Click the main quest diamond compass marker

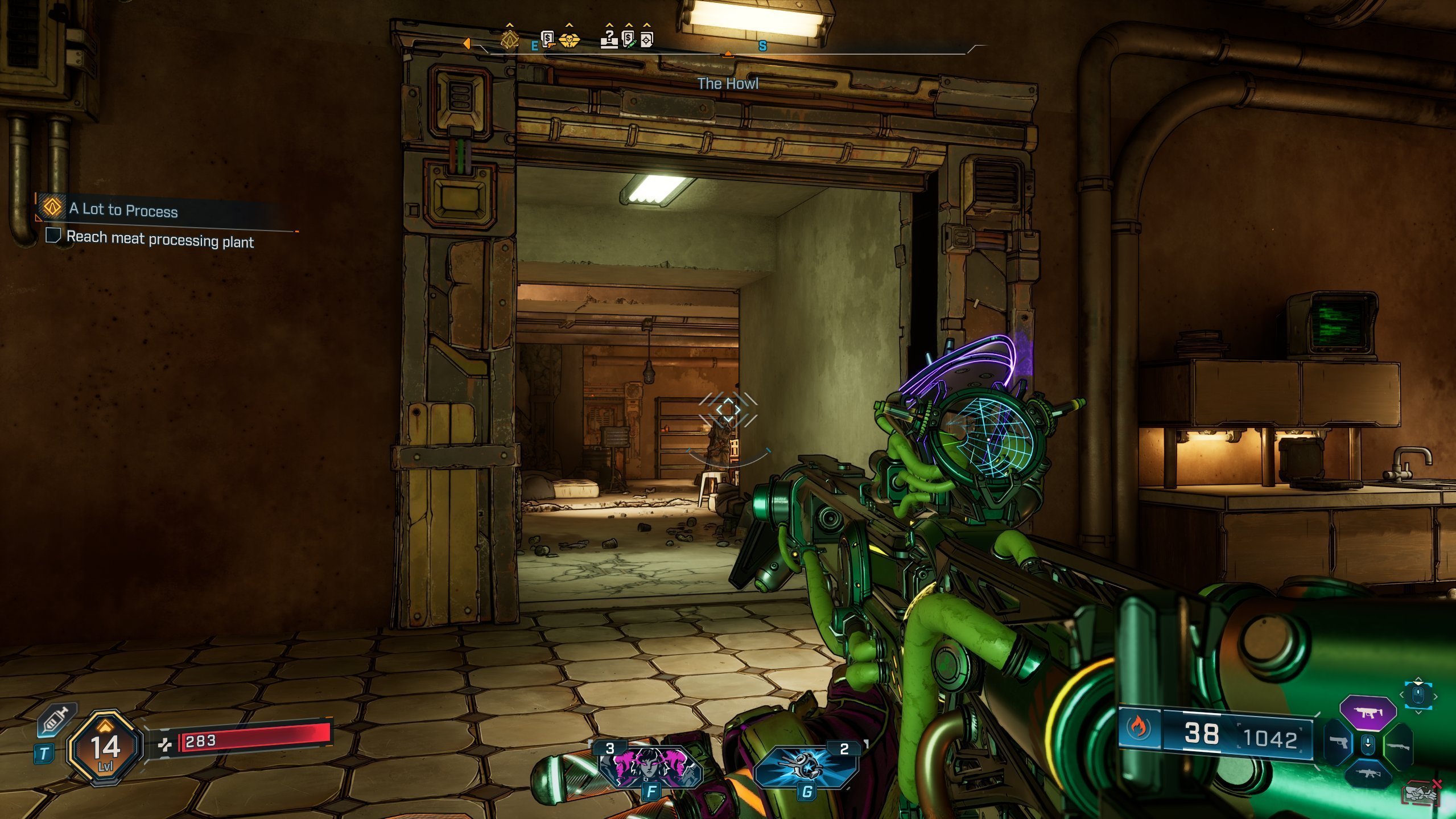tap(509, 40)
